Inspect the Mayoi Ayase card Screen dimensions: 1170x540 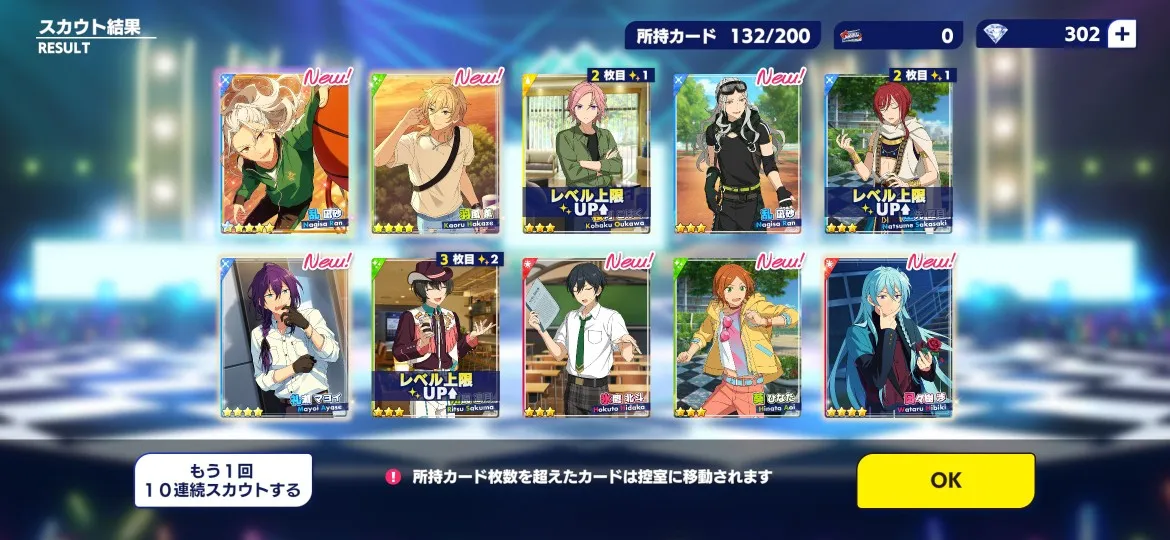(284, 337)
